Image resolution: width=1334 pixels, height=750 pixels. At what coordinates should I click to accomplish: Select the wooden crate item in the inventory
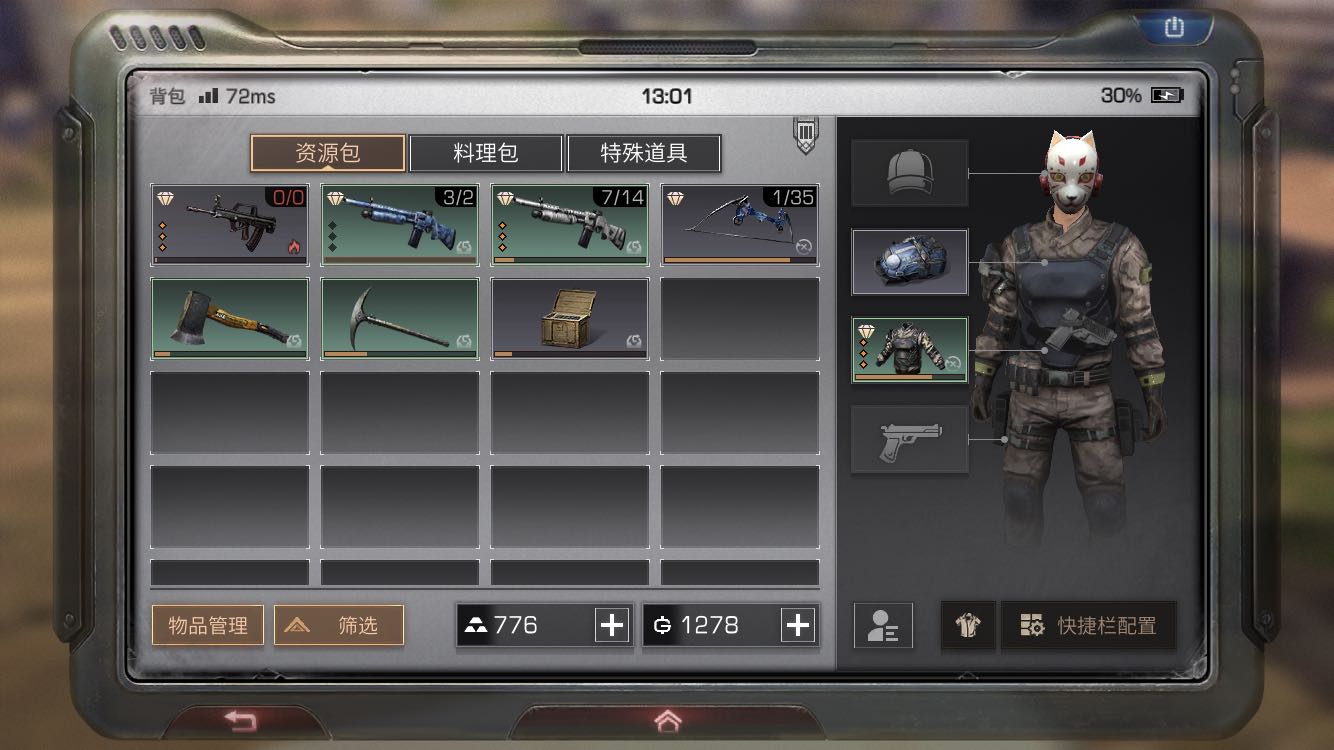tap(569, 319)
